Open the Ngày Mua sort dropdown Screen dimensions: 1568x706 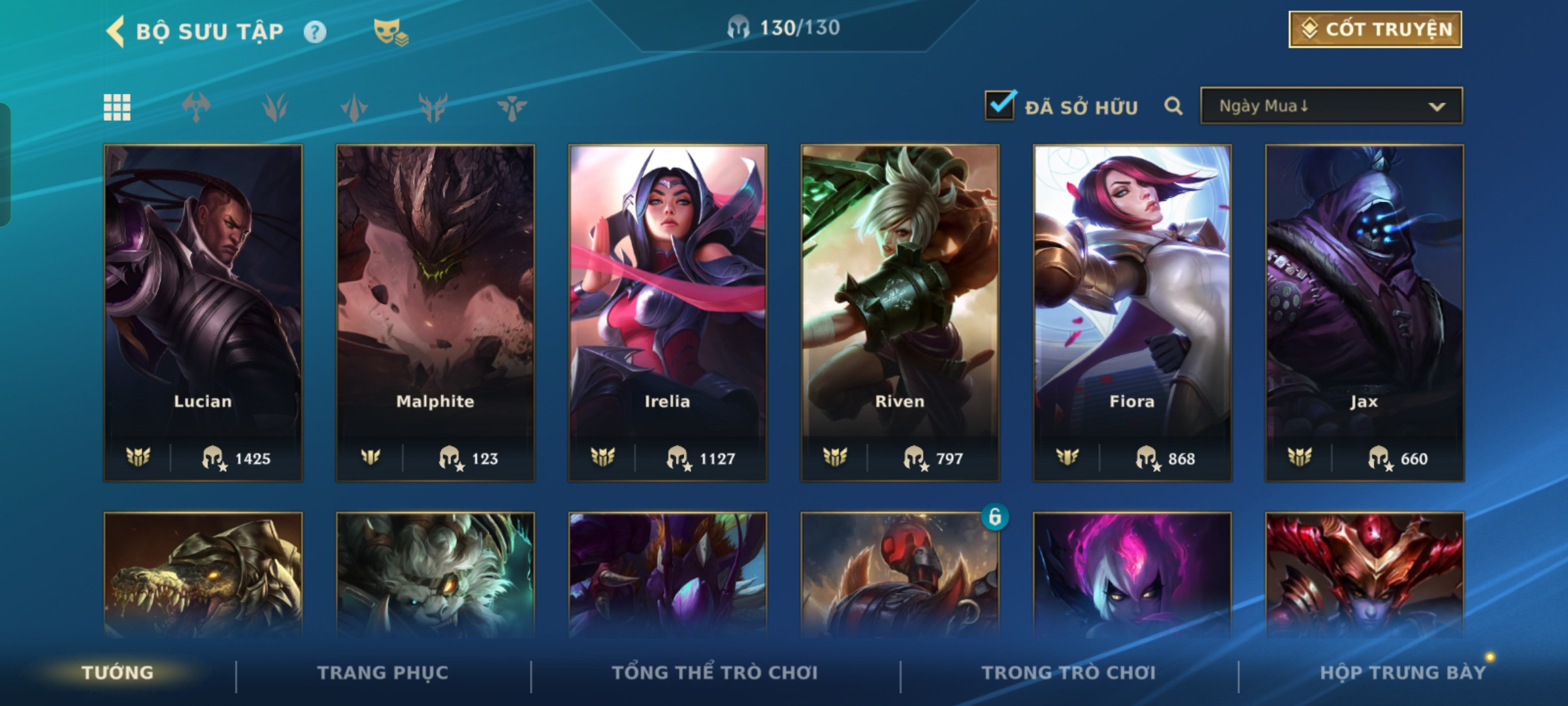(x=1331, y=106)
